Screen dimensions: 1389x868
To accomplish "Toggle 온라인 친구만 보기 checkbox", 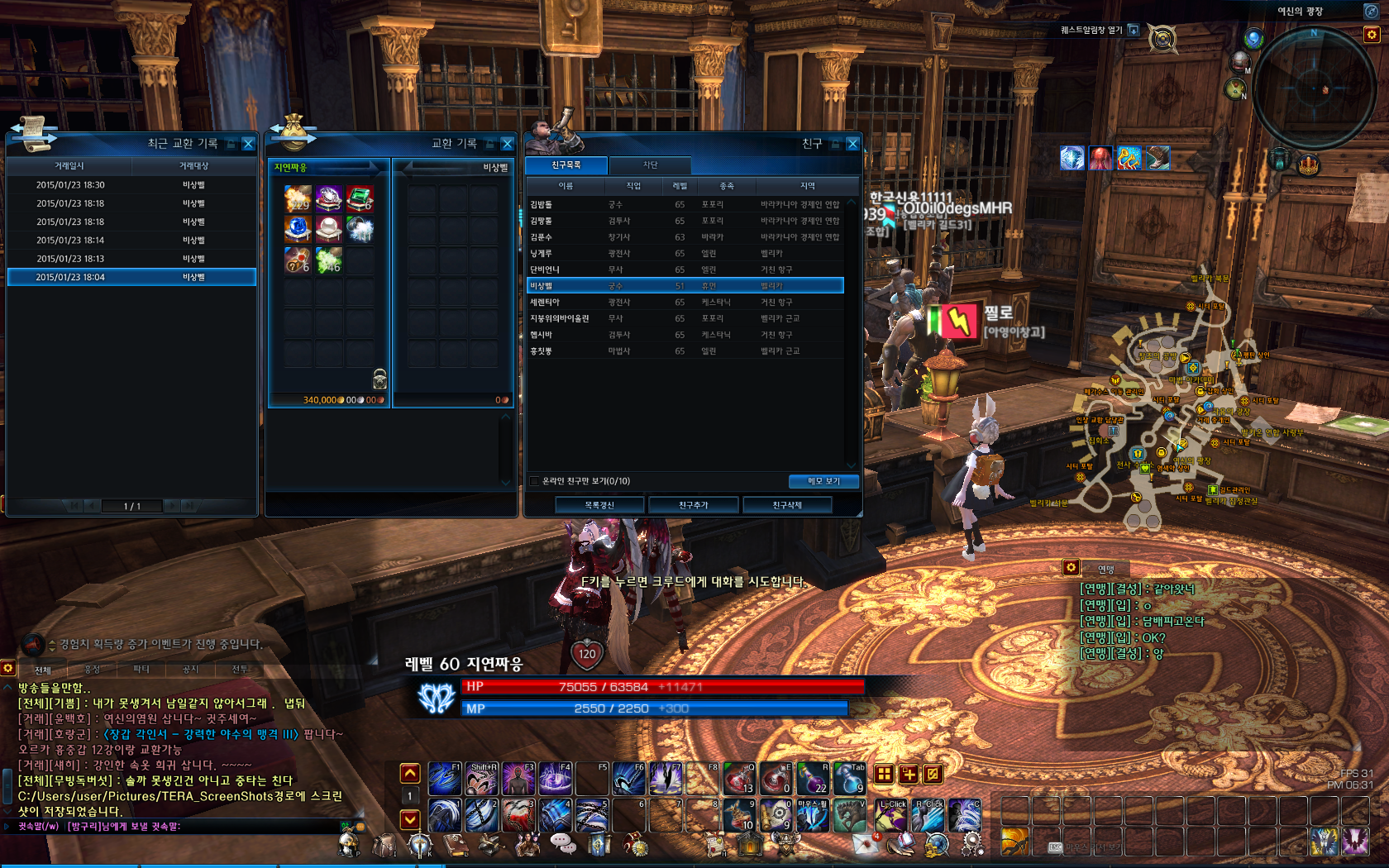I will point(533,481).
